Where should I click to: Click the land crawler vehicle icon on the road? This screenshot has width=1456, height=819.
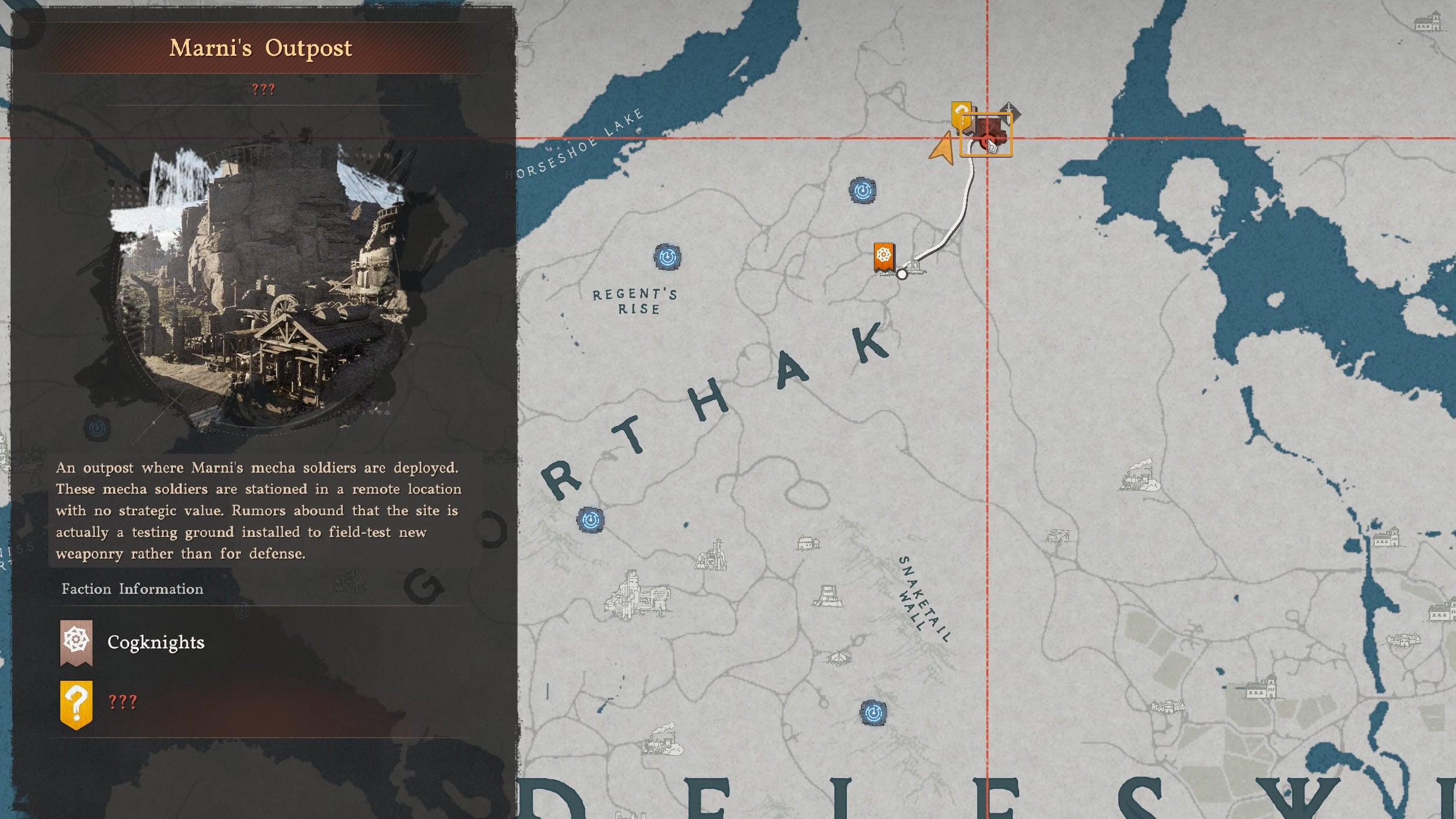(915, 268)
